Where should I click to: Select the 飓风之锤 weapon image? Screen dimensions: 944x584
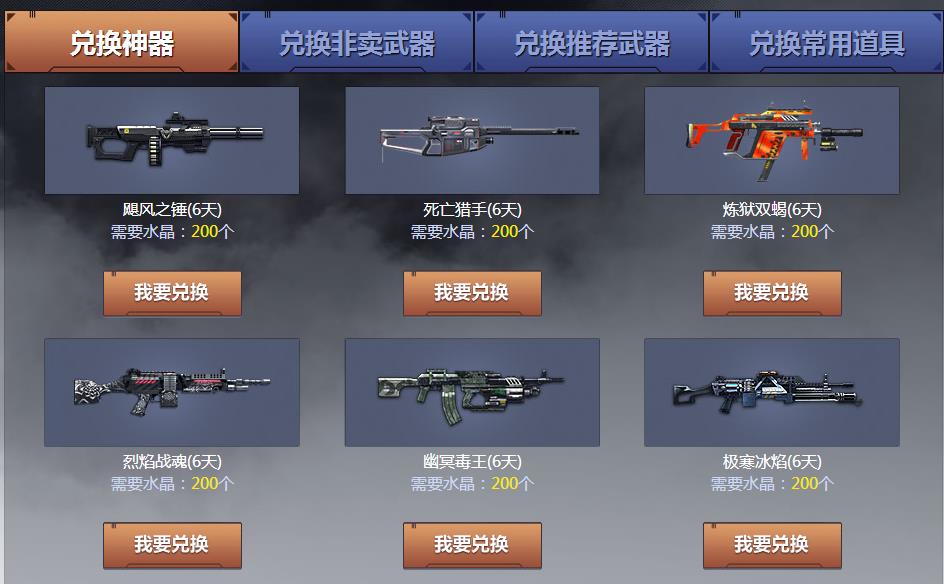172,140
